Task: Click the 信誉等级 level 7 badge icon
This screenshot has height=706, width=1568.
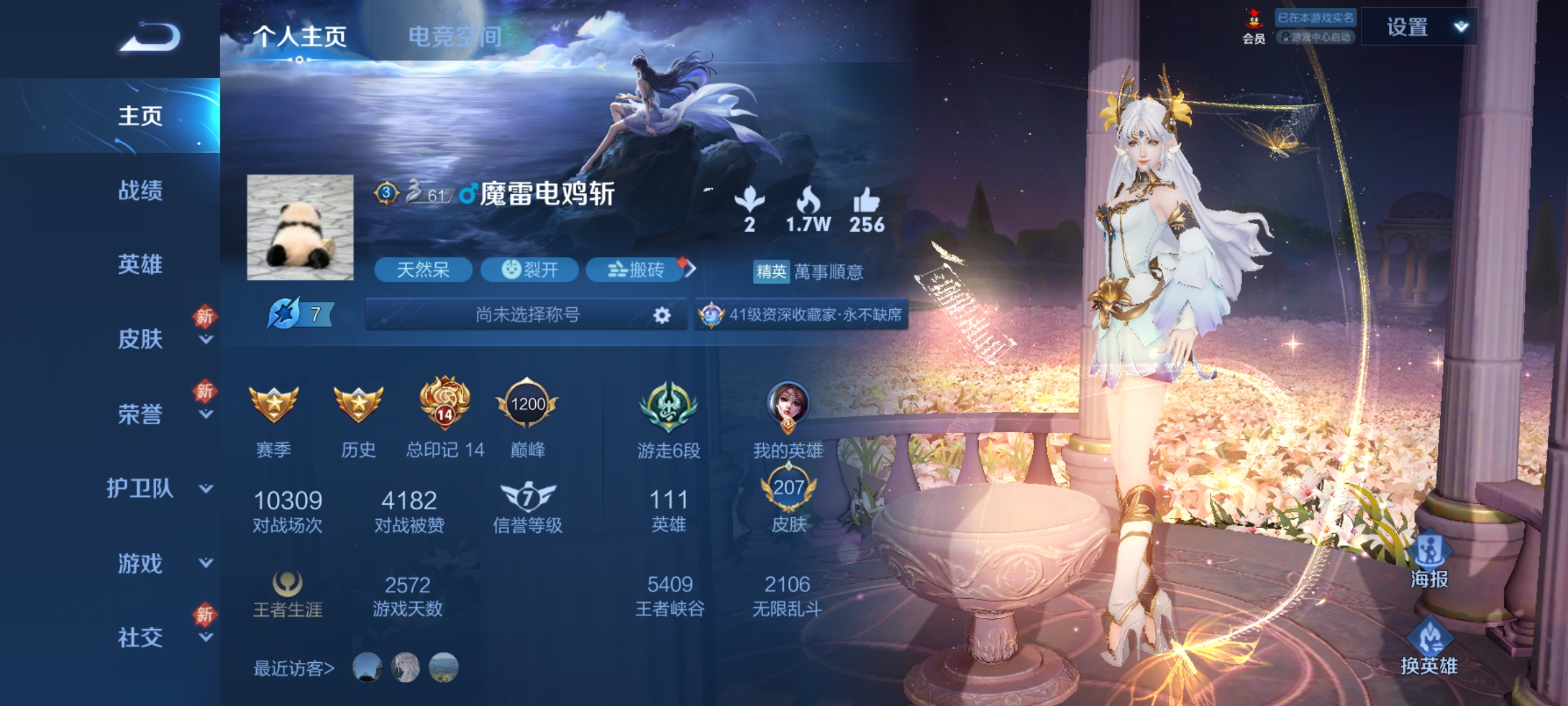Action: (x=528, y=496)
